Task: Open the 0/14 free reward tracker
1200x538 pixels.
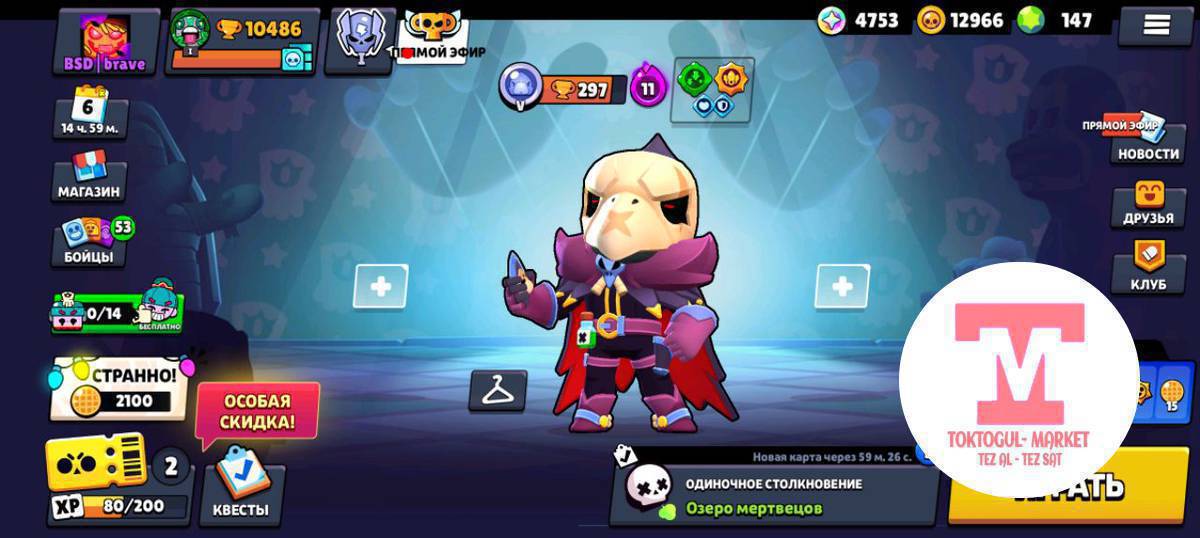Action: 116,309
